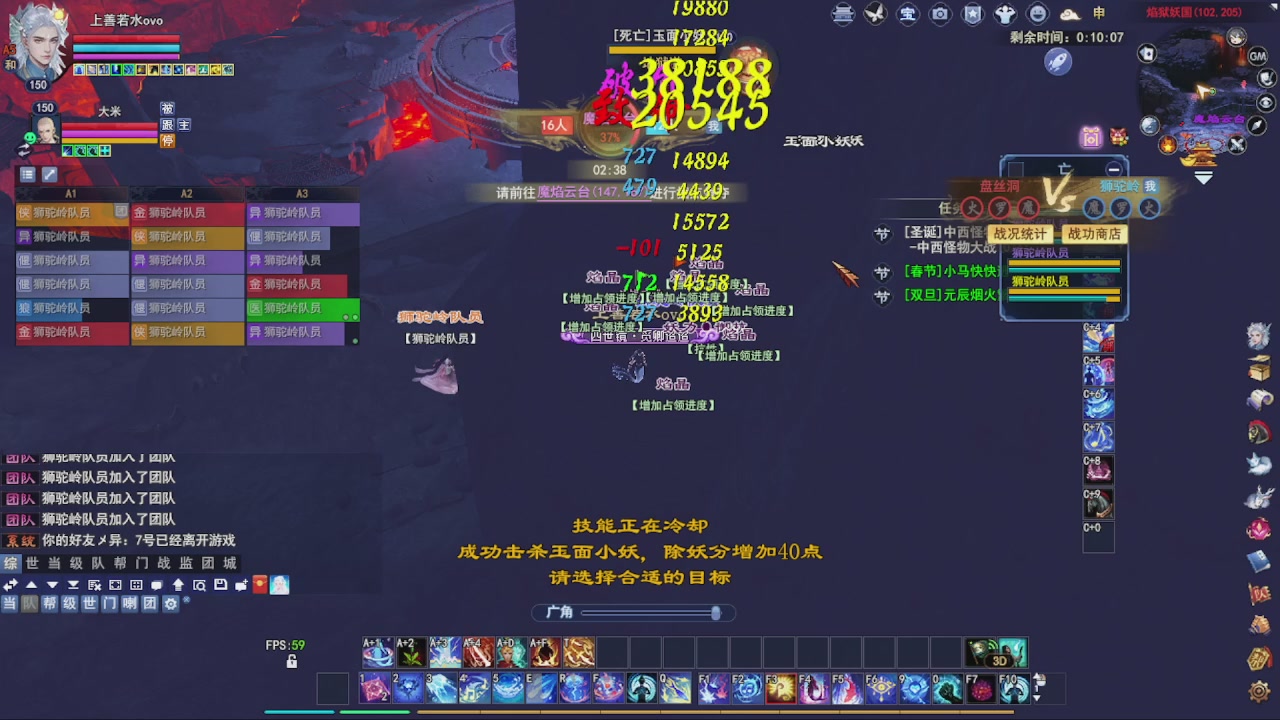
Task: Open the 战况统计 battle statistics button
Action: click(x=1021, y=233)
